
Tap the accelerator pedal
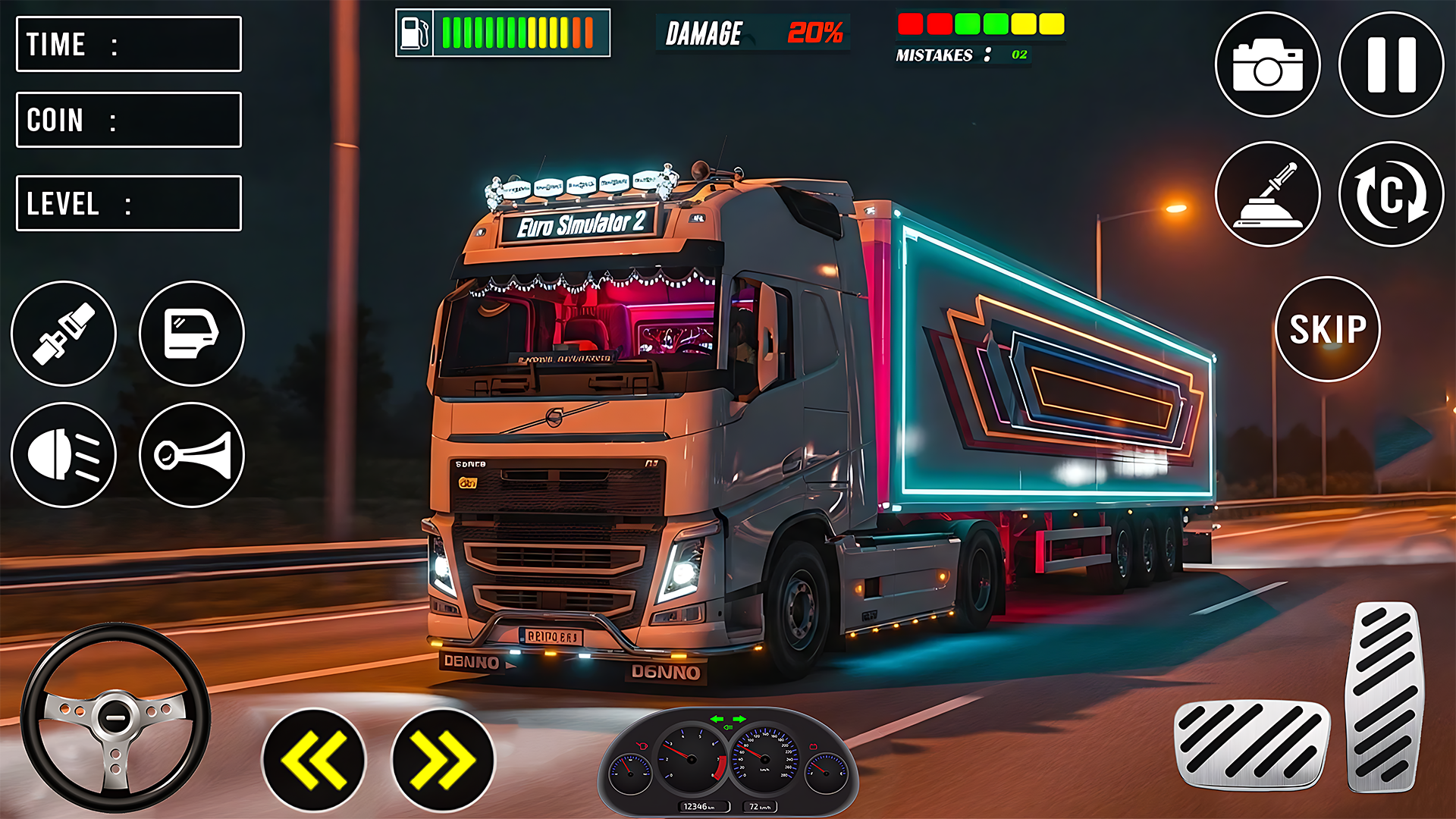click(1385, 696)
